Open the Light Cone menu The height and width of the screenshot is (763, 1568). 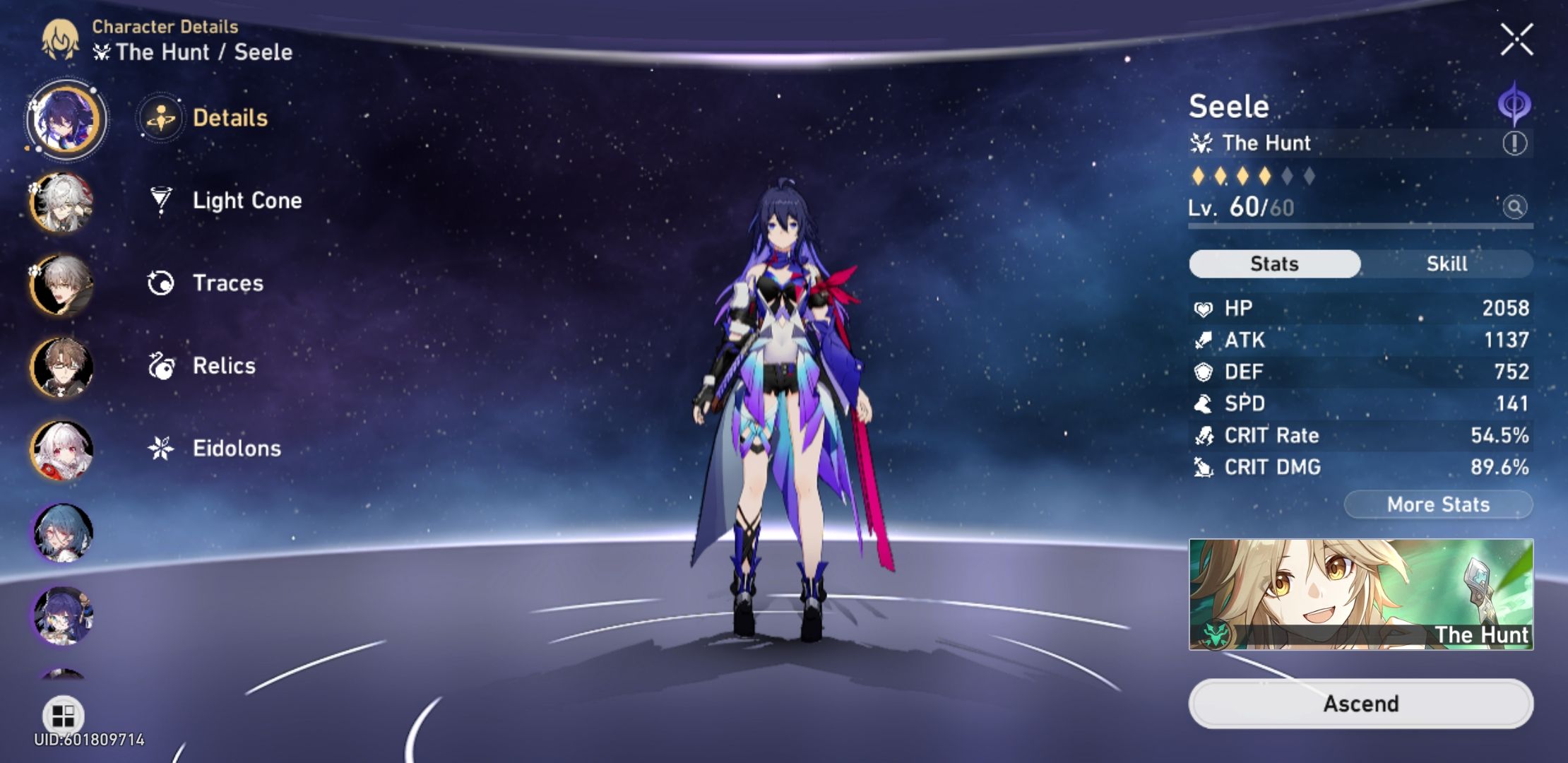(x=247, y=201)
